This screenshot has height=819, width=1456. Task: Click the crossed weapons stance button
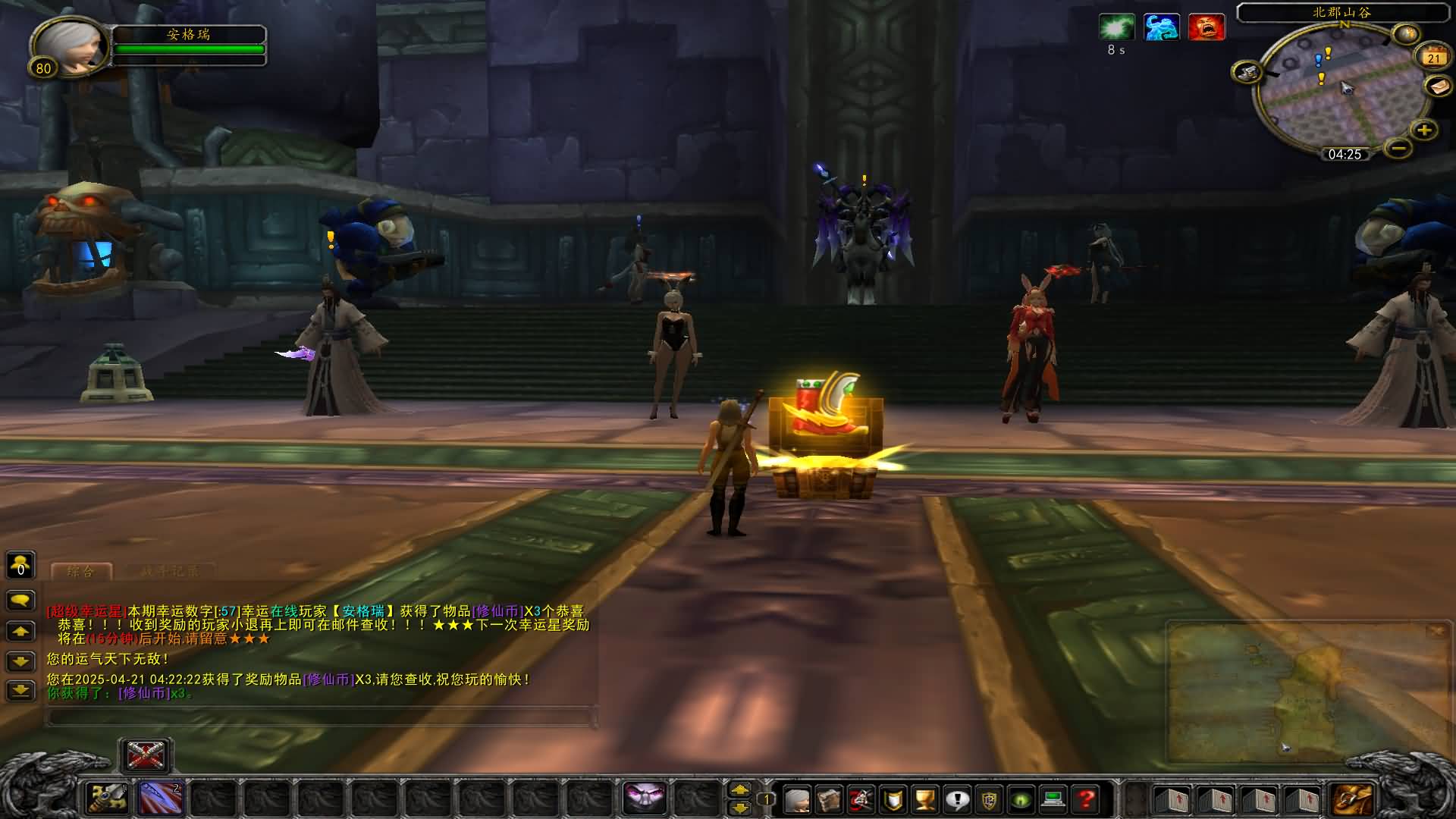click(x=146, y=755)
